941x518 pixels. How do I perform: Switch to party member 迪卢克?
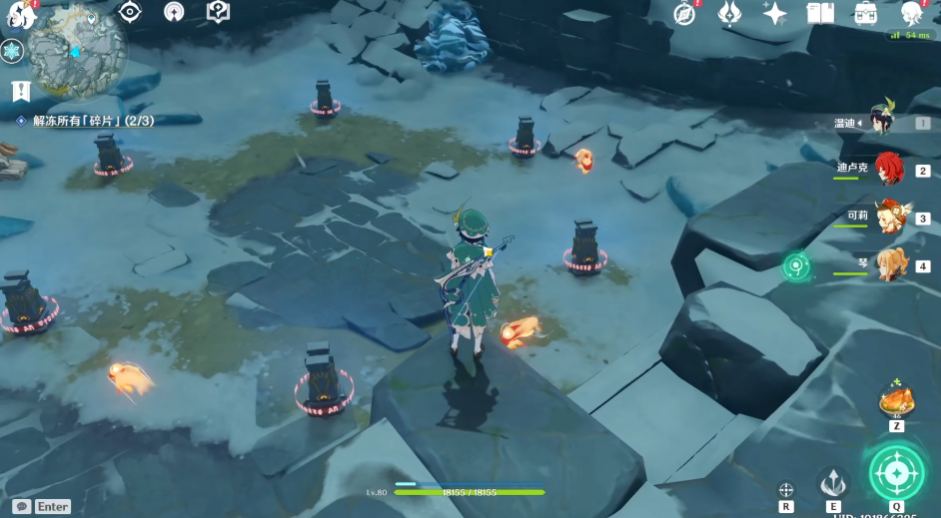pos(888,168)
